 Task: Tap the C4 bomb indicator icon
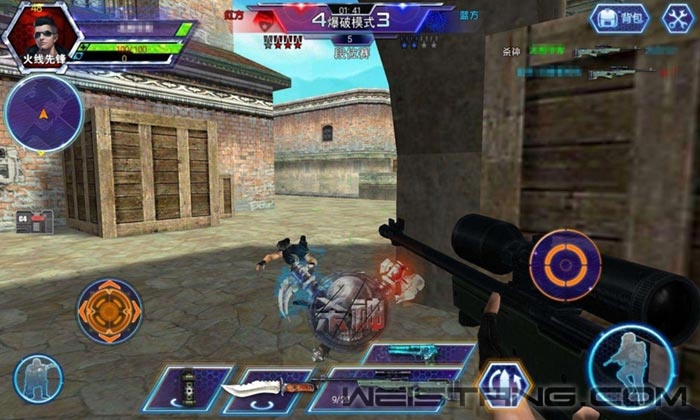coord(32,220)
